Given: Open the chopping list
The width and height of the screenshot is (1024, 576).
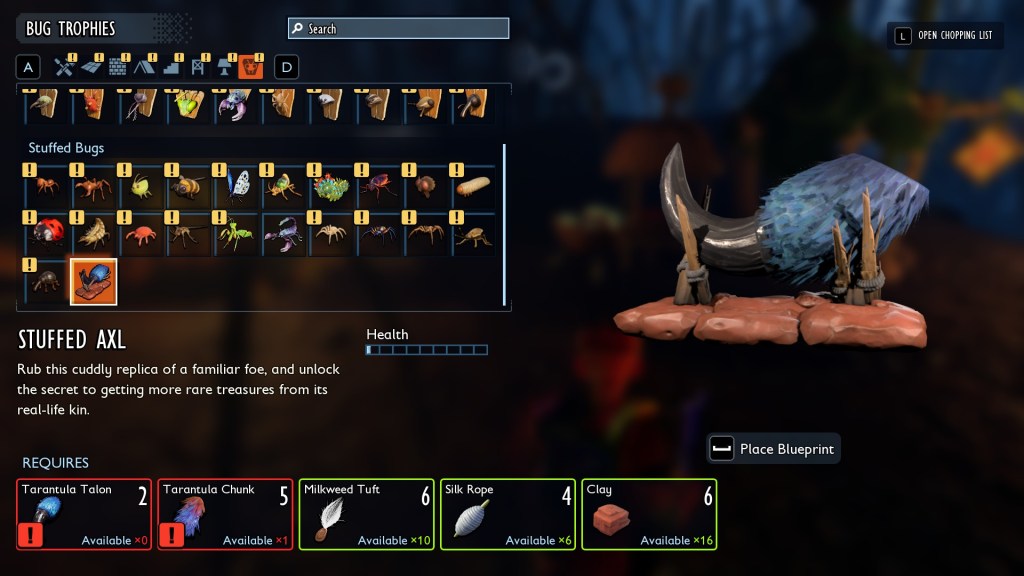Looking at the screenshot, I should (945, 36).
